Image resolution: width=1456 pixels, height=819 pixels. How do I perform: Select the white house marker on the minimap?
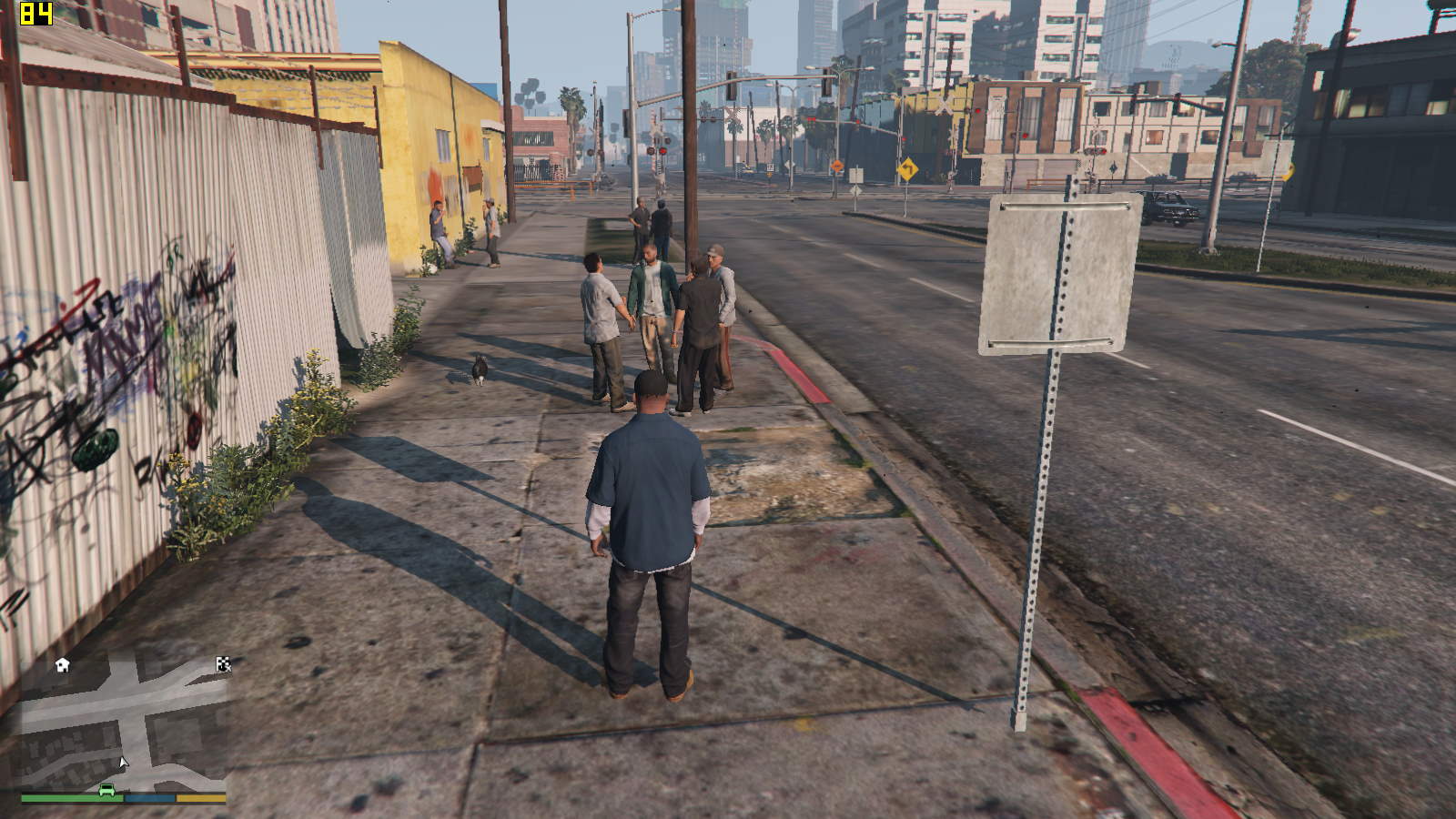[x=62, y=665]
